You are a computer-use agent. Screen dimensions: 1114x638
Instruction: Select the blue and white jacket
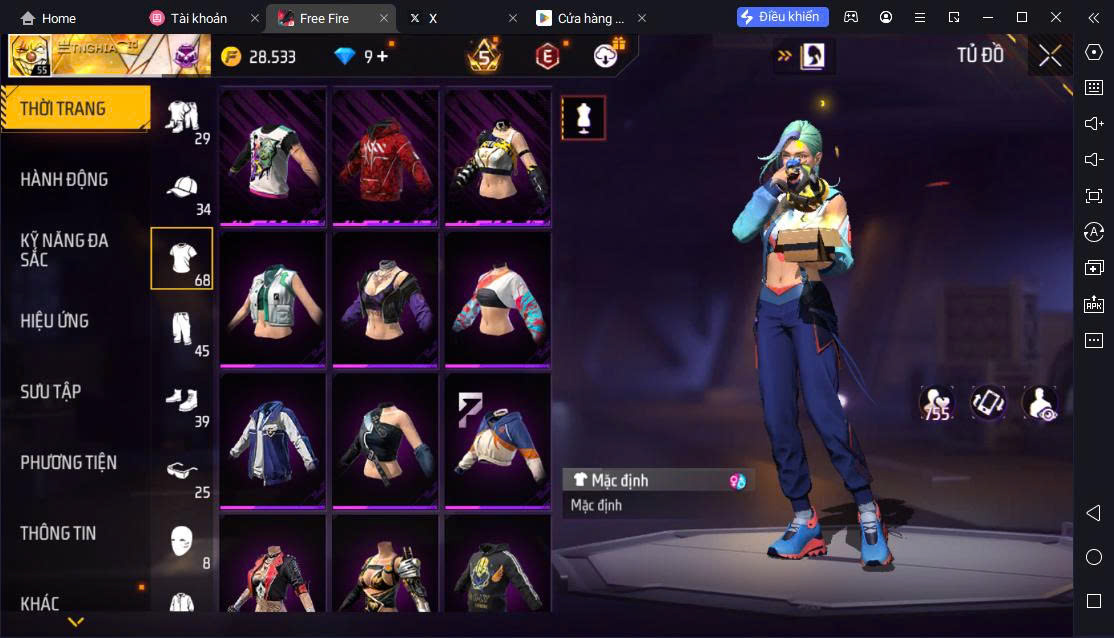point(272,440)
